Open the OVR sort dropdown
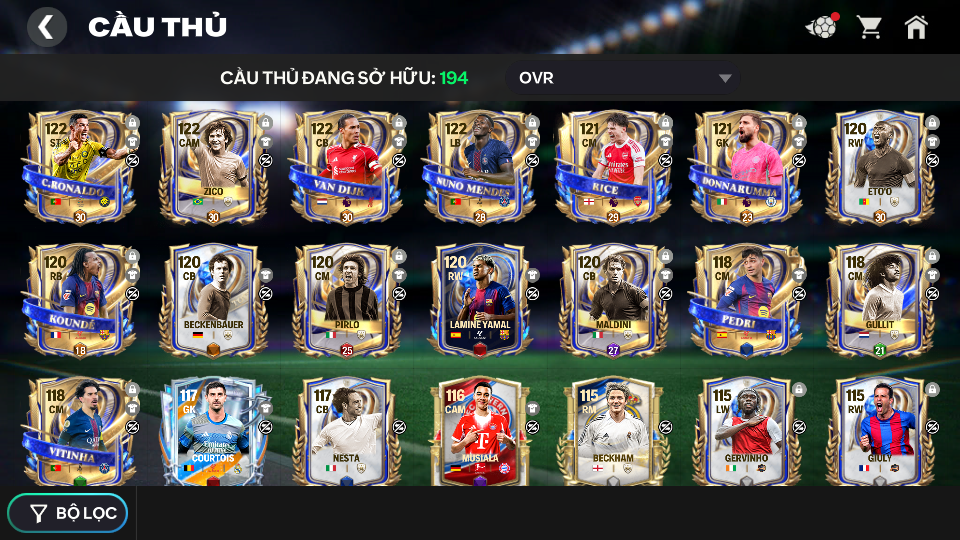The height and width of the screenshot is (540, 960). click(x=626, y=78)
